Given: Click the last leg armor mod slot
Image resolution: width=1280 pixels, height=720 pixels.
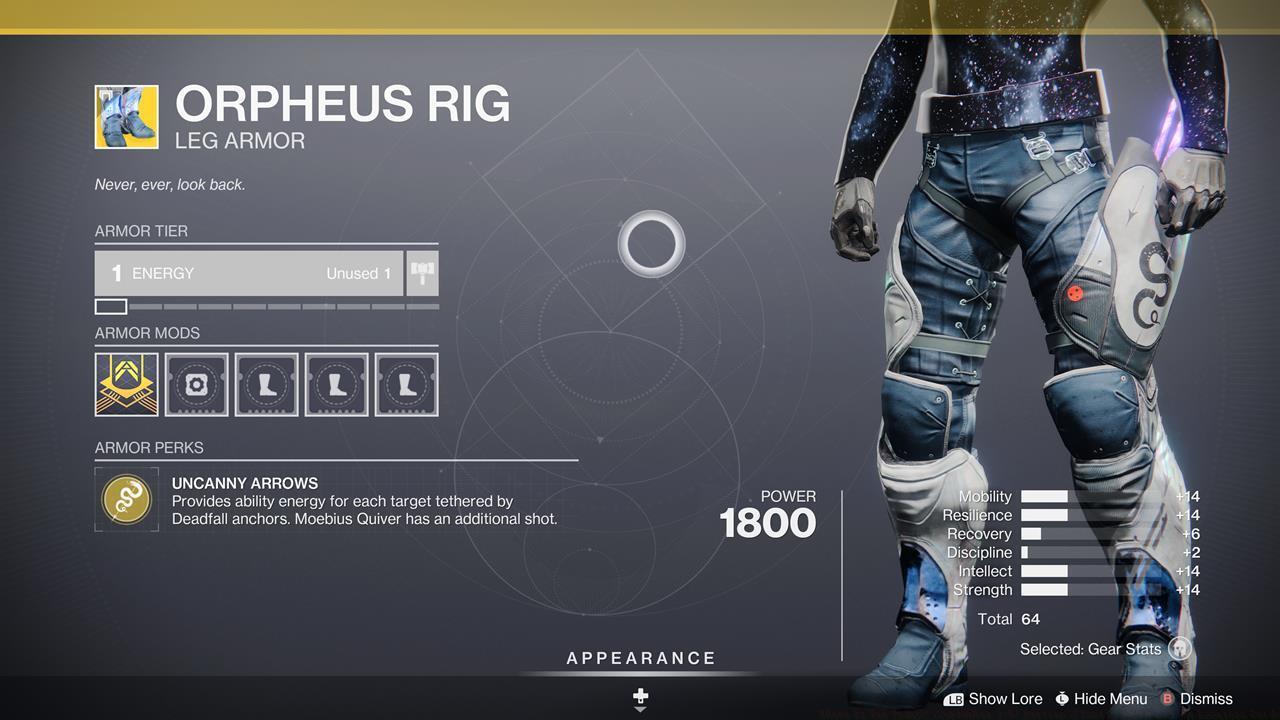Looking at the screenshot, I should point(406,384).
